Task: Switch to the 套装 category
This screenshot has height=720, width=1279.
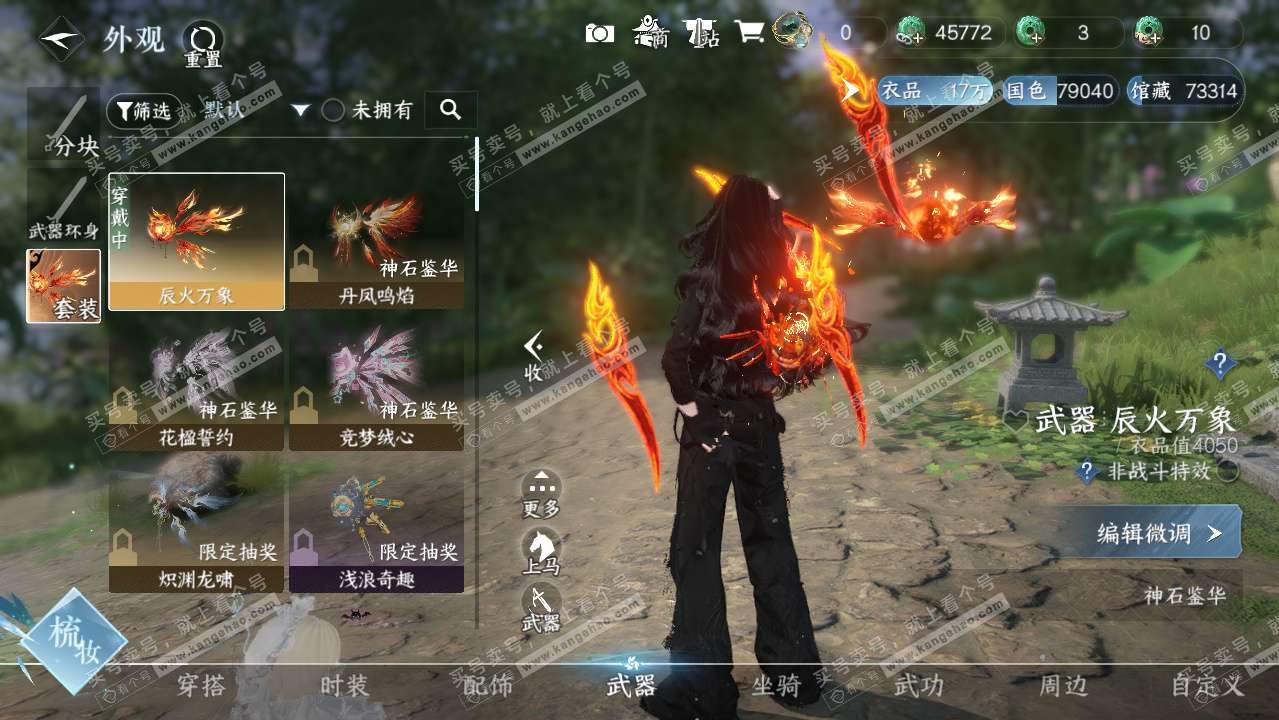Action: click(x=64, y=286)
